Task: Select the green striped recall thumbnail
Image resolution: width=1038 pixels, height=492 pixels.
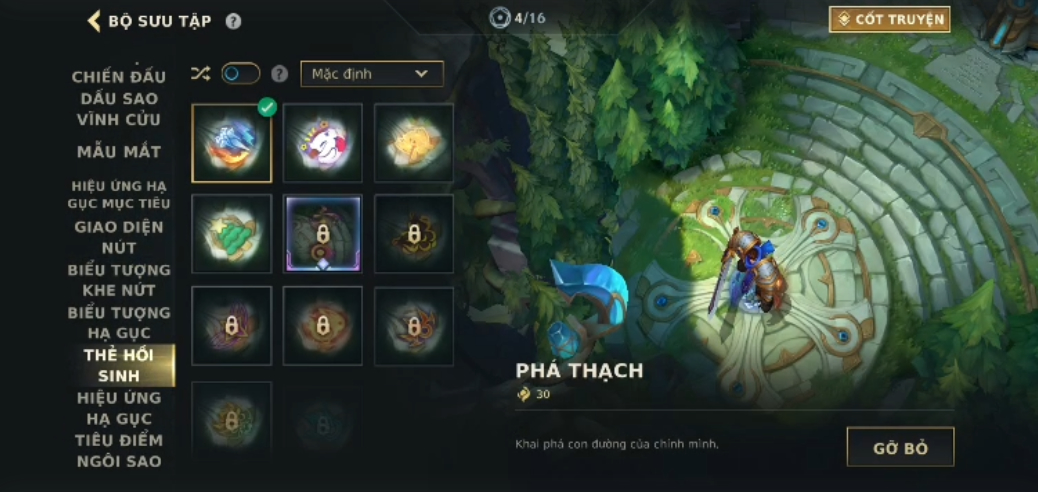Action: pos(232,234)
